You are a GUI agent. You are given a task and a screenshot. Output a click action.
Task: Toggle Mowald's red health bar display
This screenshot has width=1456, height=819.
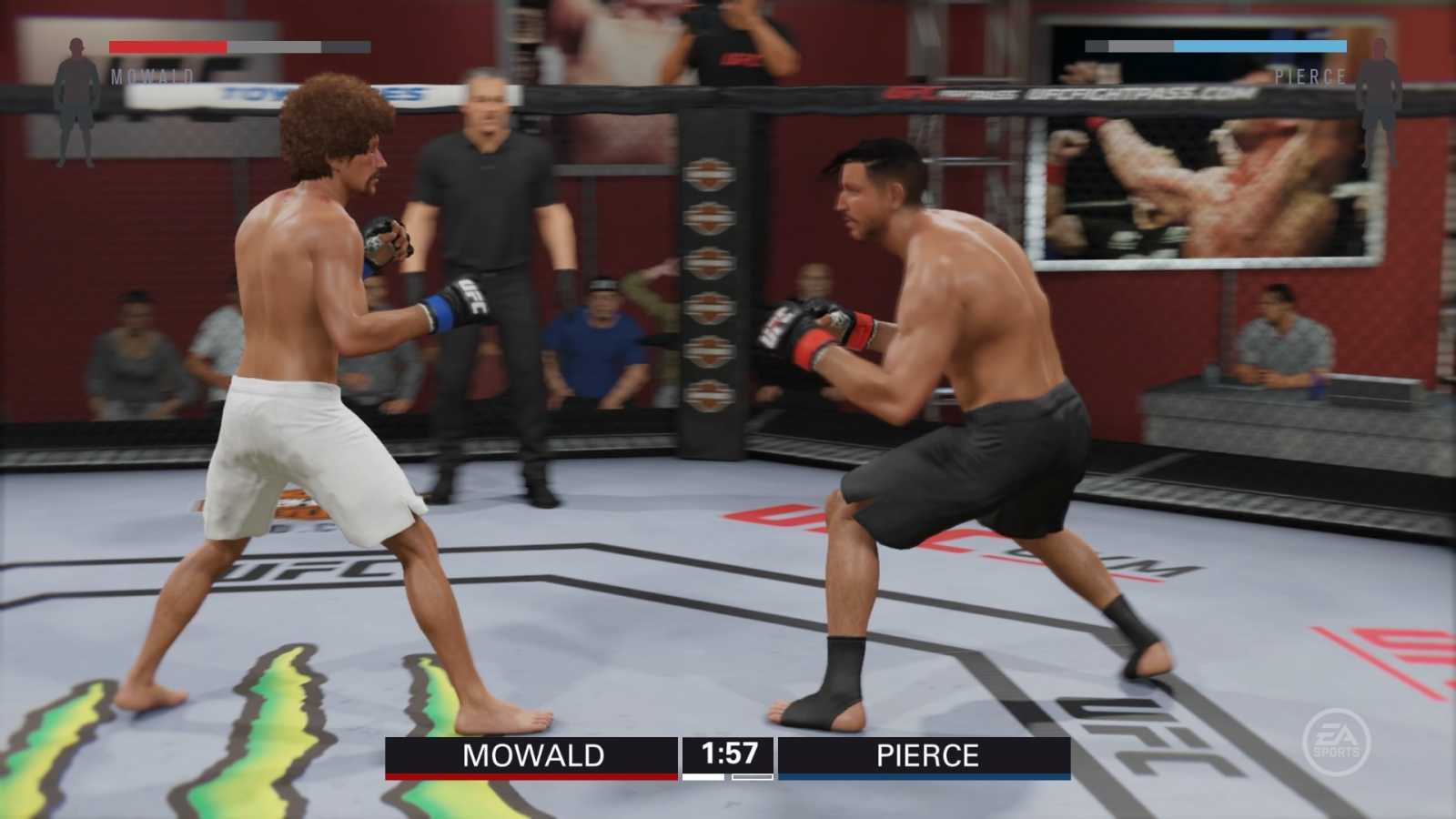point(168,48)
